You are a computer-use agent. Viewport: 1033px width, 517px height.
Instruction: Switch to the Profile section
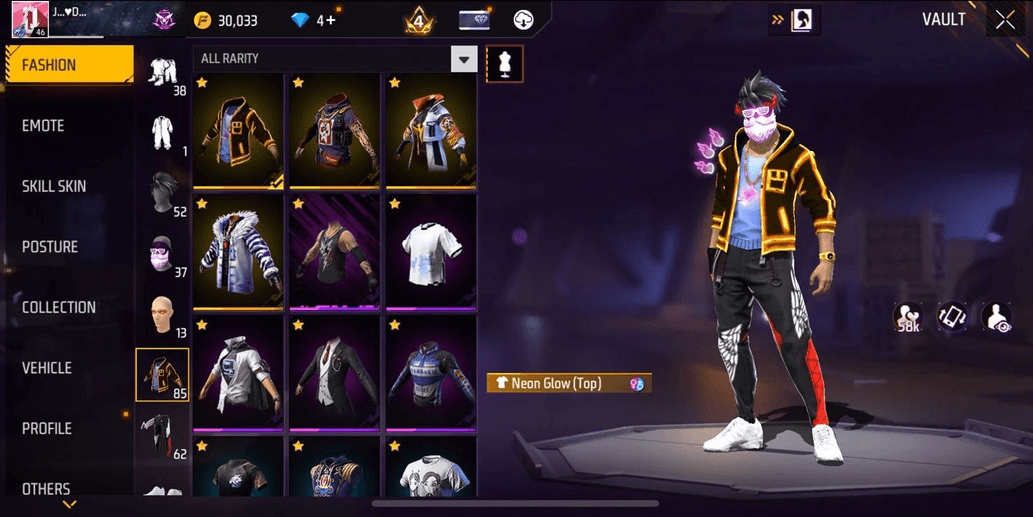(68, 428)
